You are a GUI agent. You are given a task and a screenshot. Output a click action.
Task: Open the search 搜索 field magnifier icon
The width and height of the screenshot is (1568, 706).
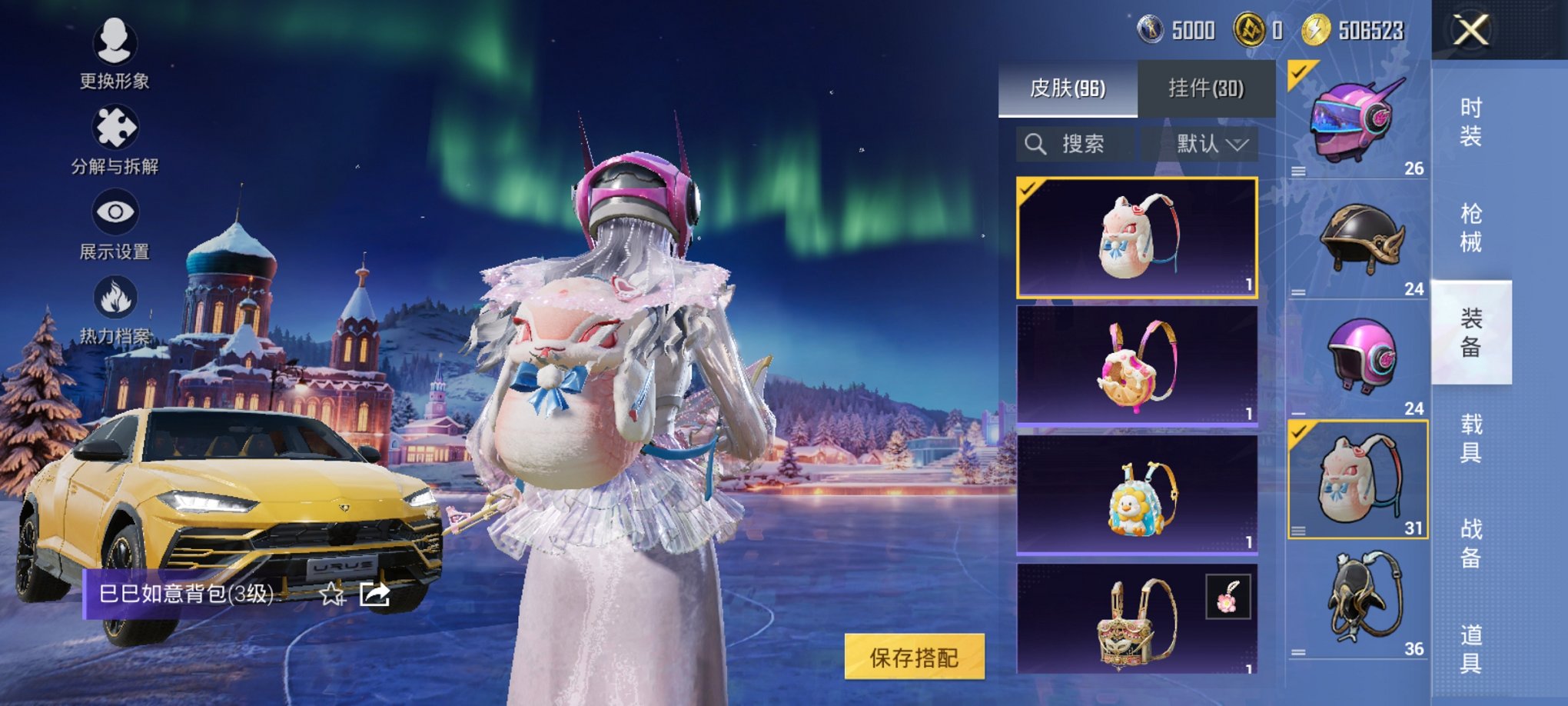pos(1035,144)
